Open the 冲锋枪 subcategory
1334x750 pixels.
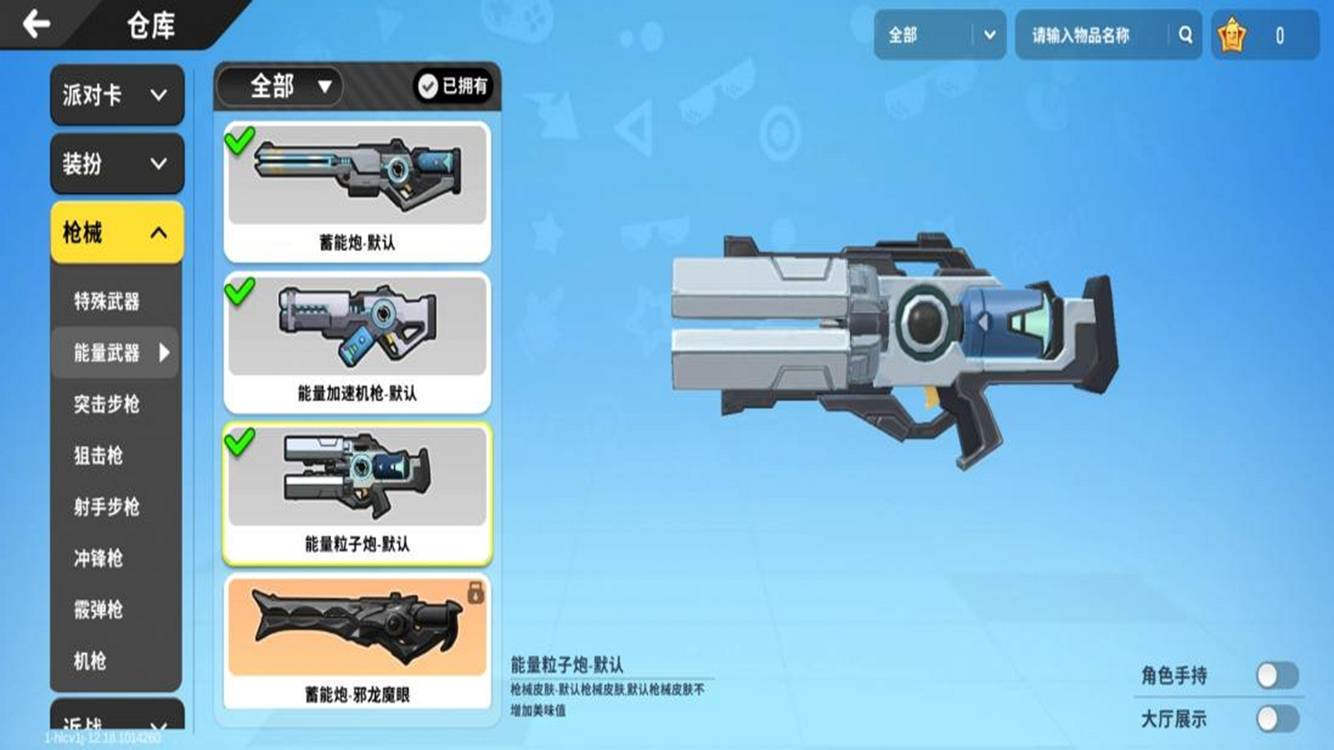point(98,558)
